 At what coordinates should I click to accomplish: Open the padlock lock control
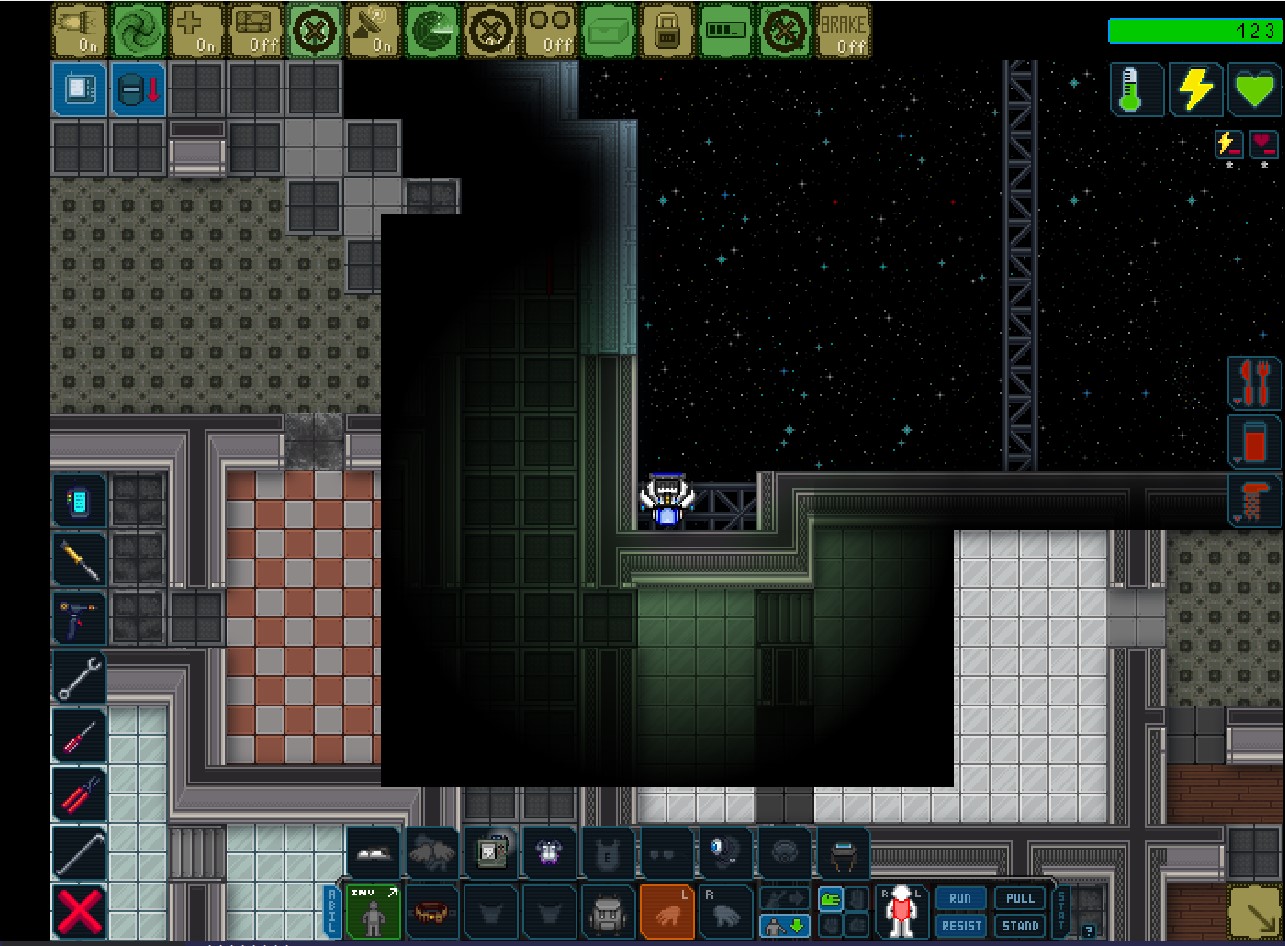666,31
